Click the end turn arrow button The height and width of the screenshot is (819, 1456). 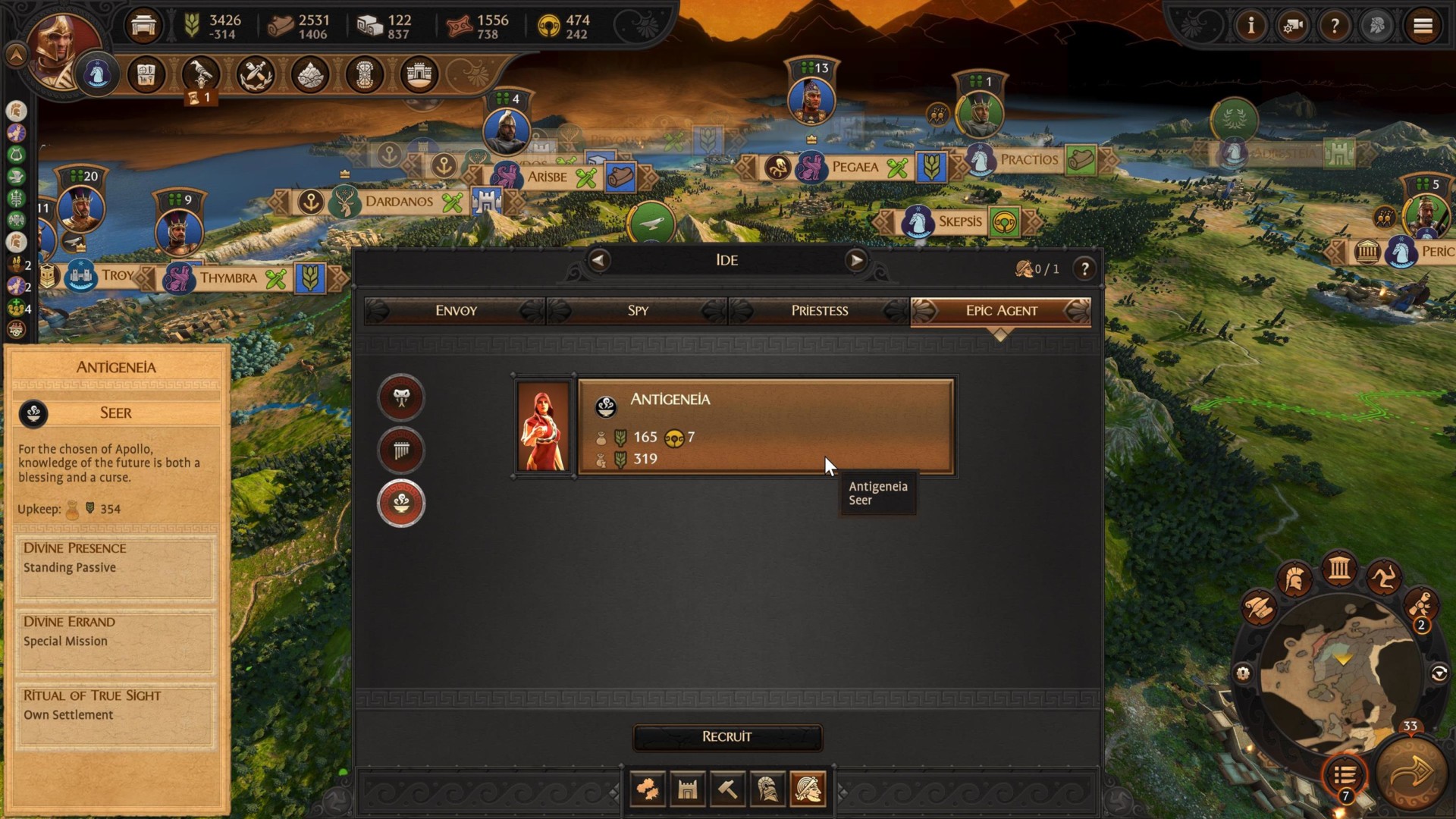tap(1412, 773)
